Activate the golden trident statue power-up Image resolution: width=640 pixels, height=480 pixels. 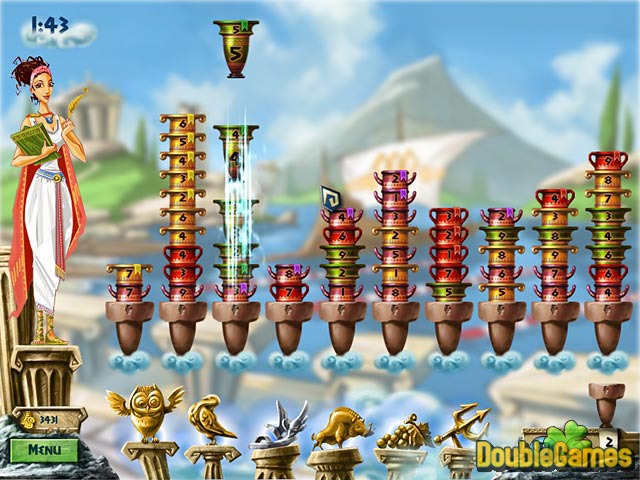tap(459, 424)
